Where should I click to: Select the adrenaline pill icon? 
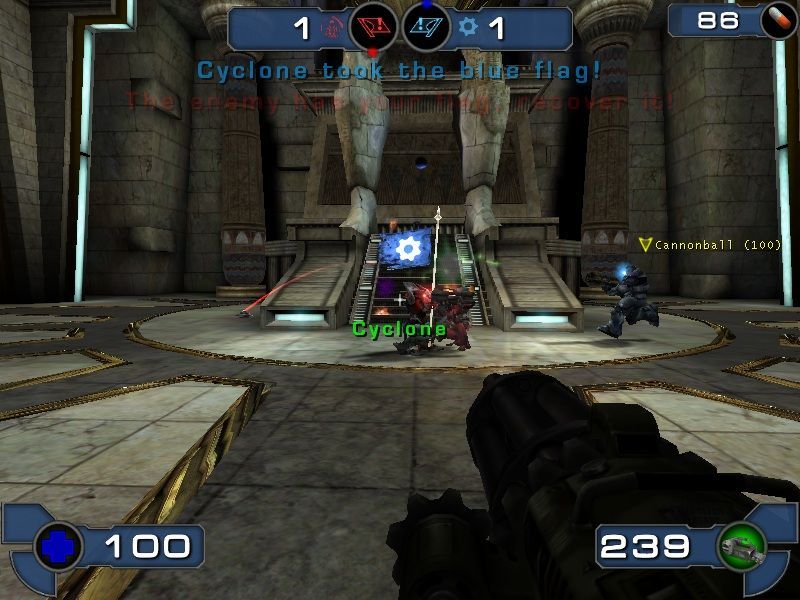click(x=778, y=22)
